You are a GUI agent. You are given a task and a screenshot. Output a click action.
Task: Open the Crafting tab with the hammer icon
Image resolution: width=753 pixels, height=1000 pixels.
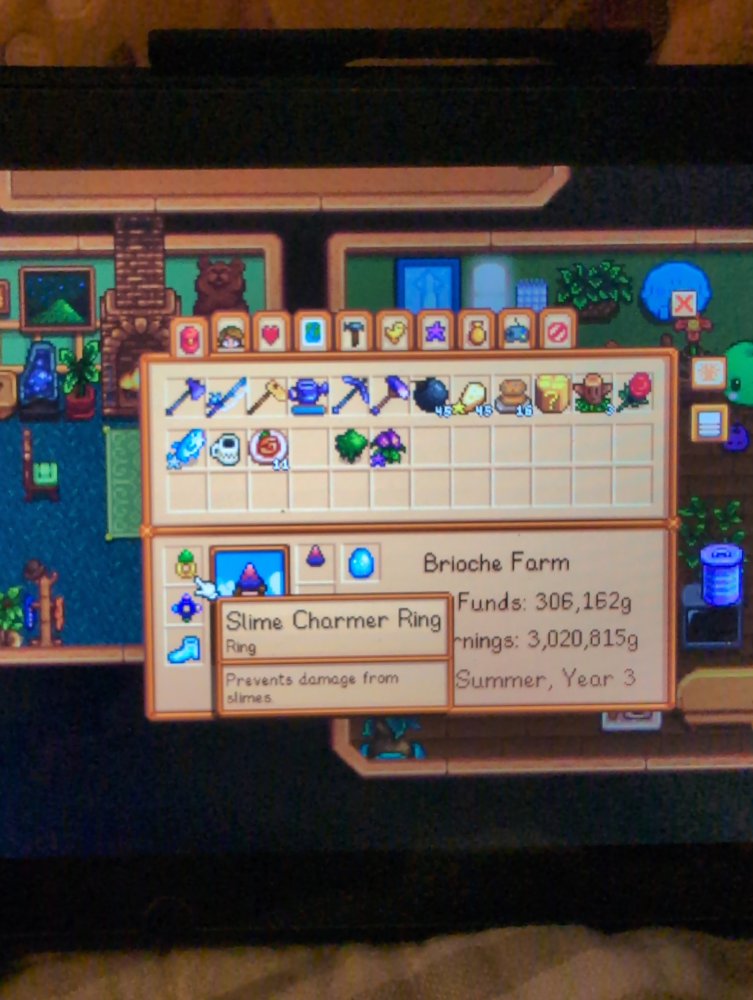353,332
